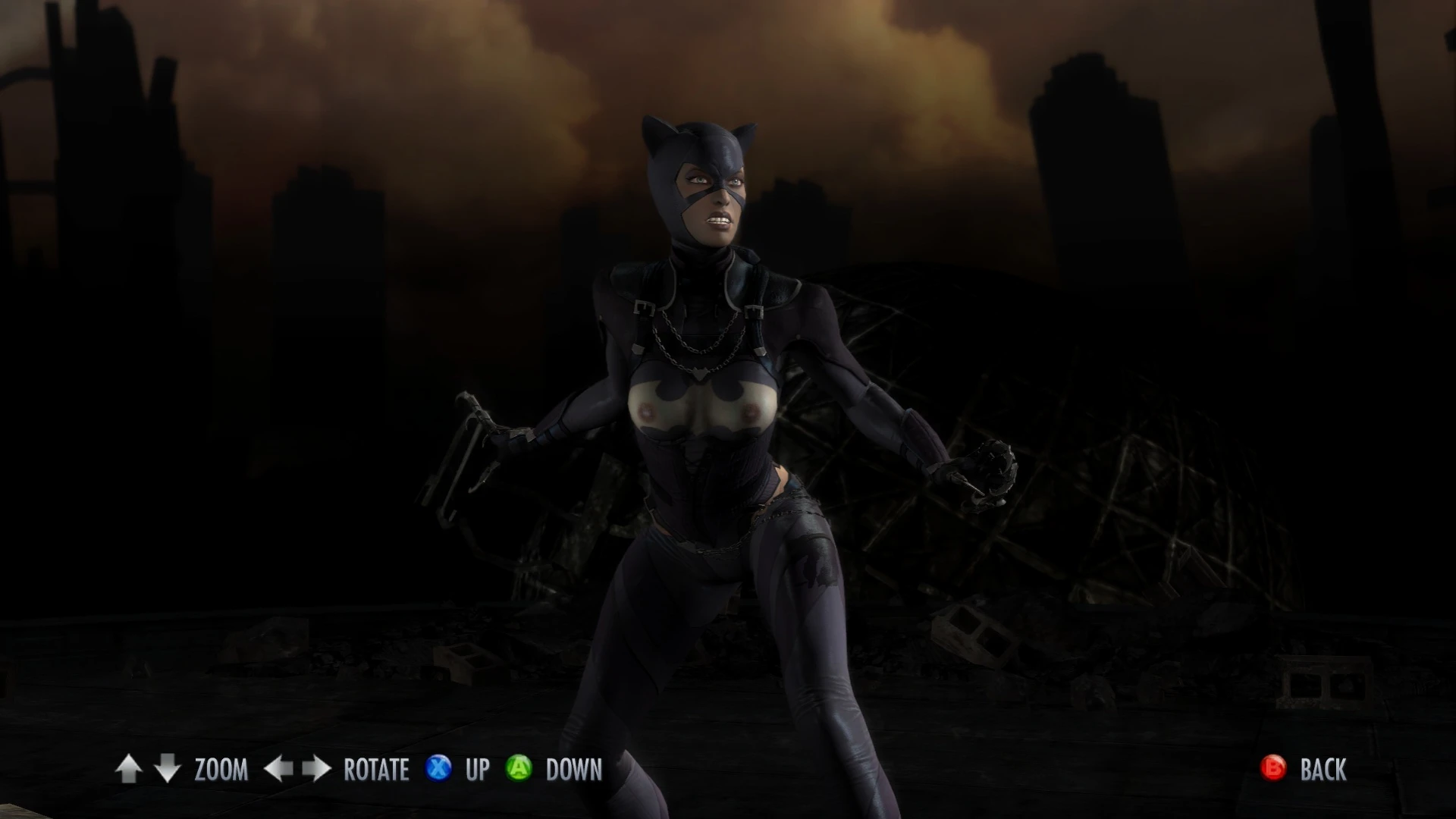Select the DOWN label in the control bar
The height and width of the screenshot is (819, 1456).
point(573,770)
